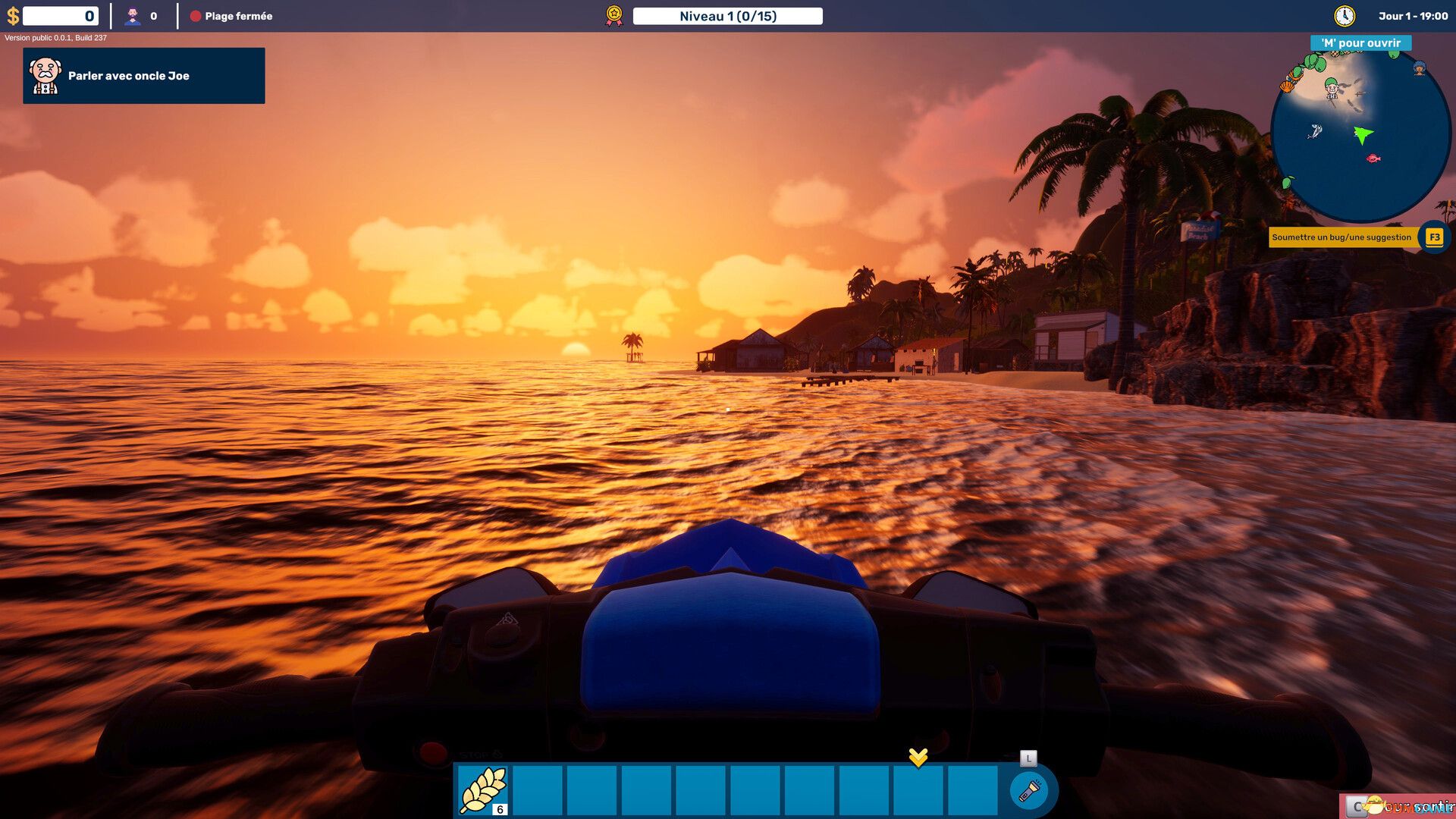
Task: Select the uncle Joe portrait in quest panel
Action: click(45, 75)
